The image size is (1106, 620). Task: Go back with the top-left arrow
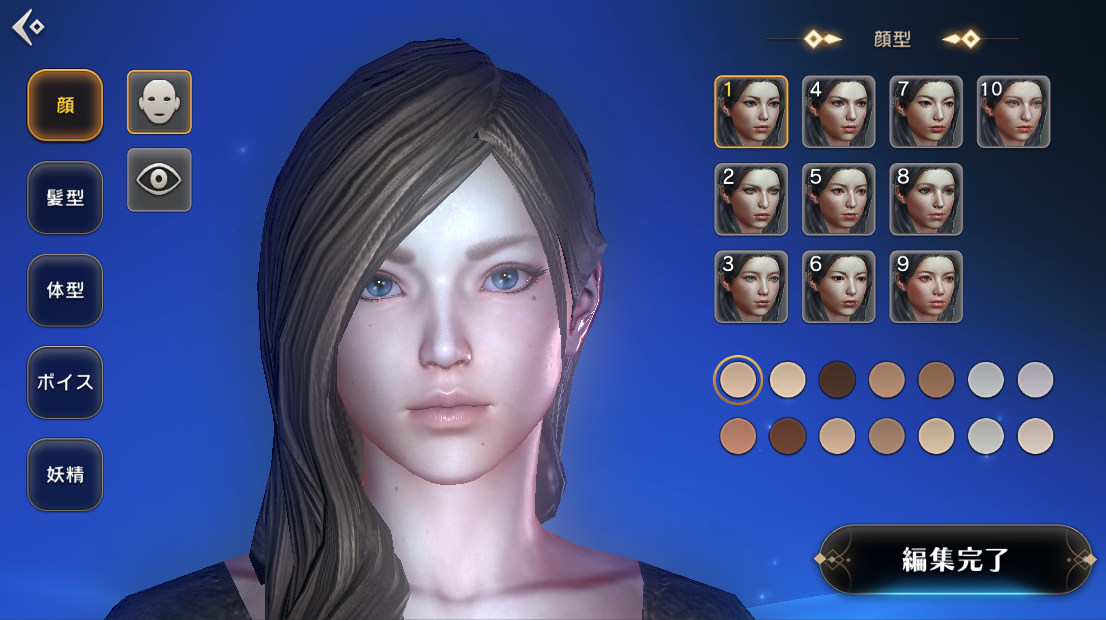pyautogui.click(x=28, y=26)
